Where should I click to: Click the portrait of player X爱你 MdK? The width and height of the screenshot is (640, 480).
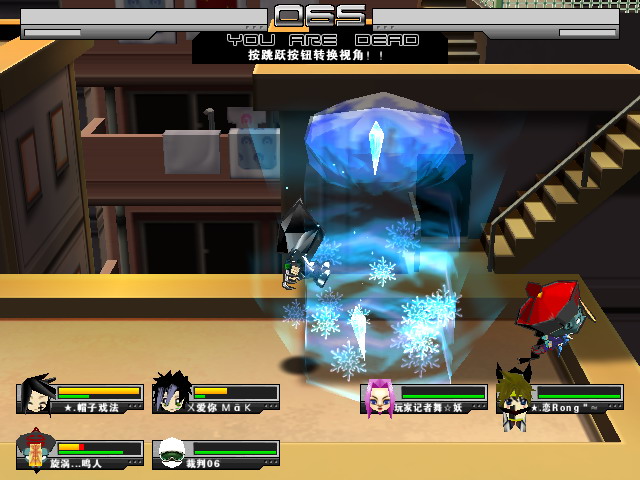pyautogui.click(x=171, y=394)
